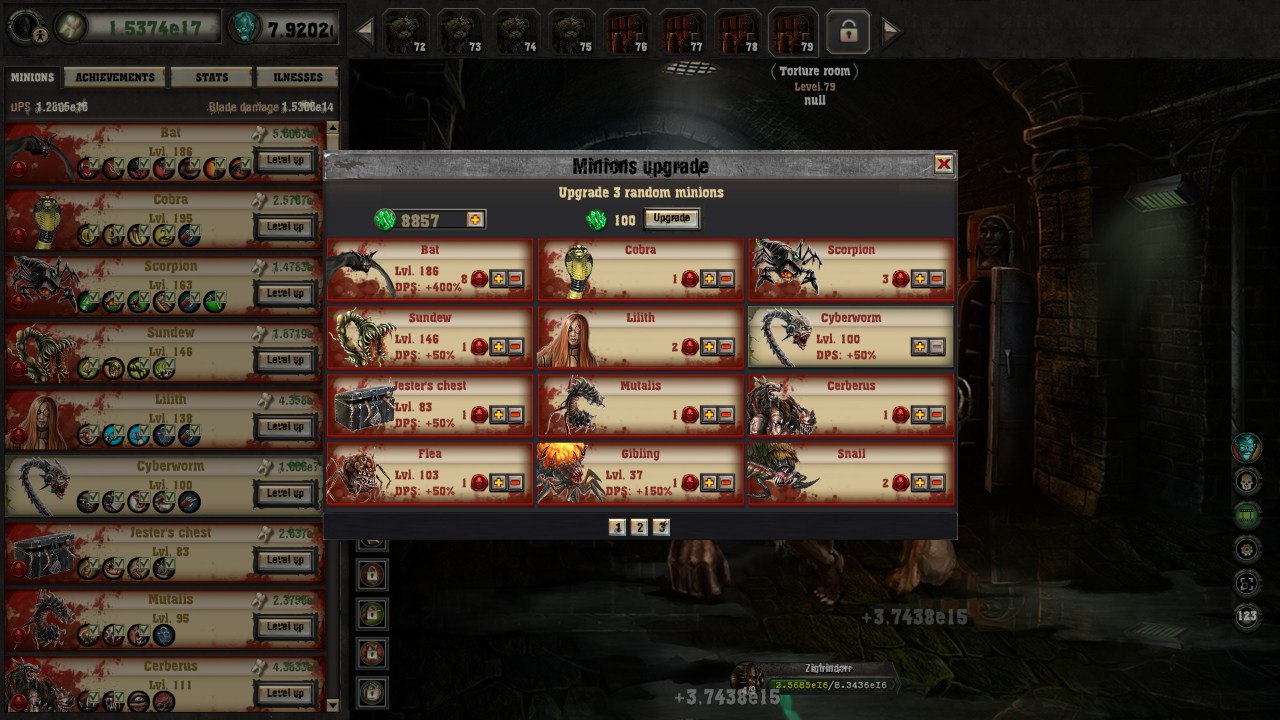Screen dimensions: 1280x720
Task: Level up the Cobra minion
Action: click(x=285, y=227)
